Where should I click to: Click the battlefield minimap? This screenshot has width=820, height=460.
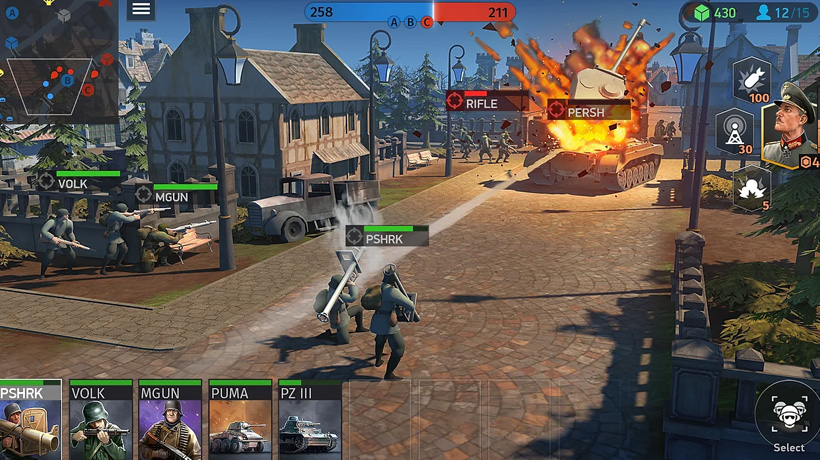coord(58,60)
